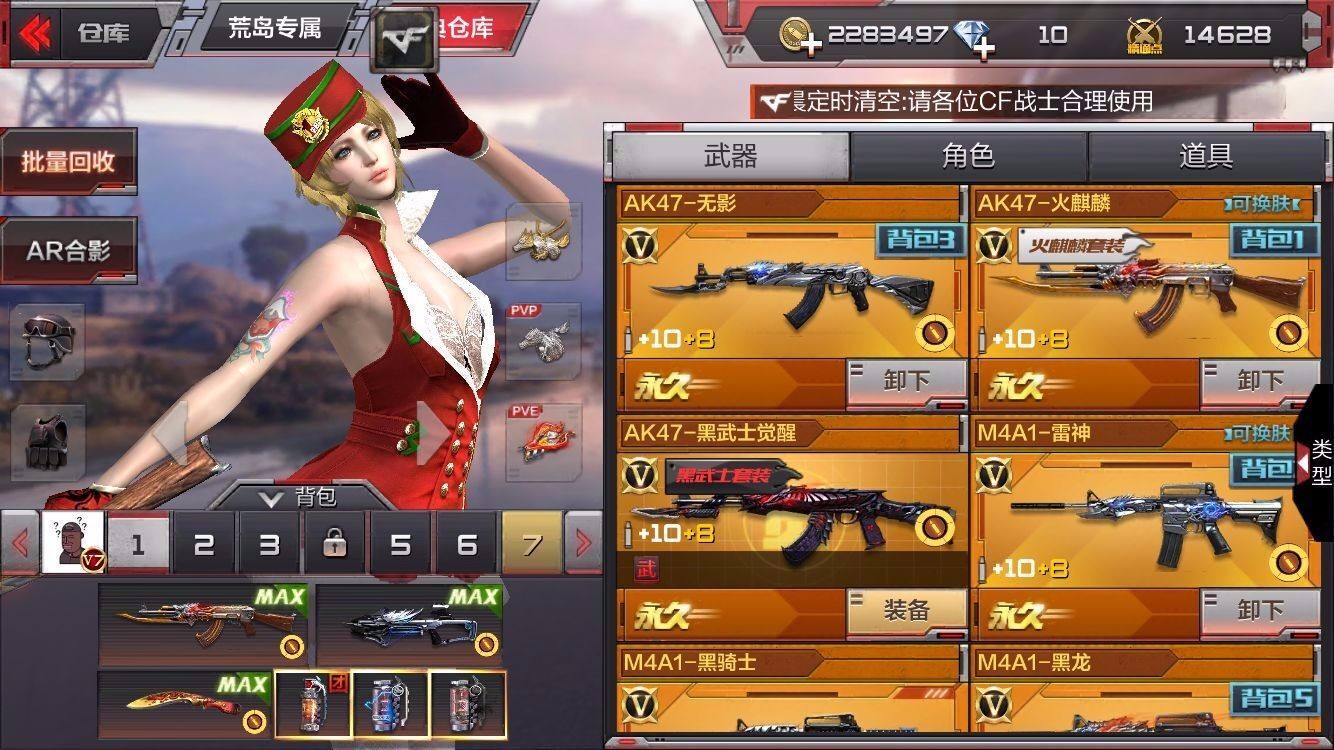Screen dimensions: 1334x750
Task: Select backpack slot number 7
Action: pyautogui.click(x=530, y=545)
